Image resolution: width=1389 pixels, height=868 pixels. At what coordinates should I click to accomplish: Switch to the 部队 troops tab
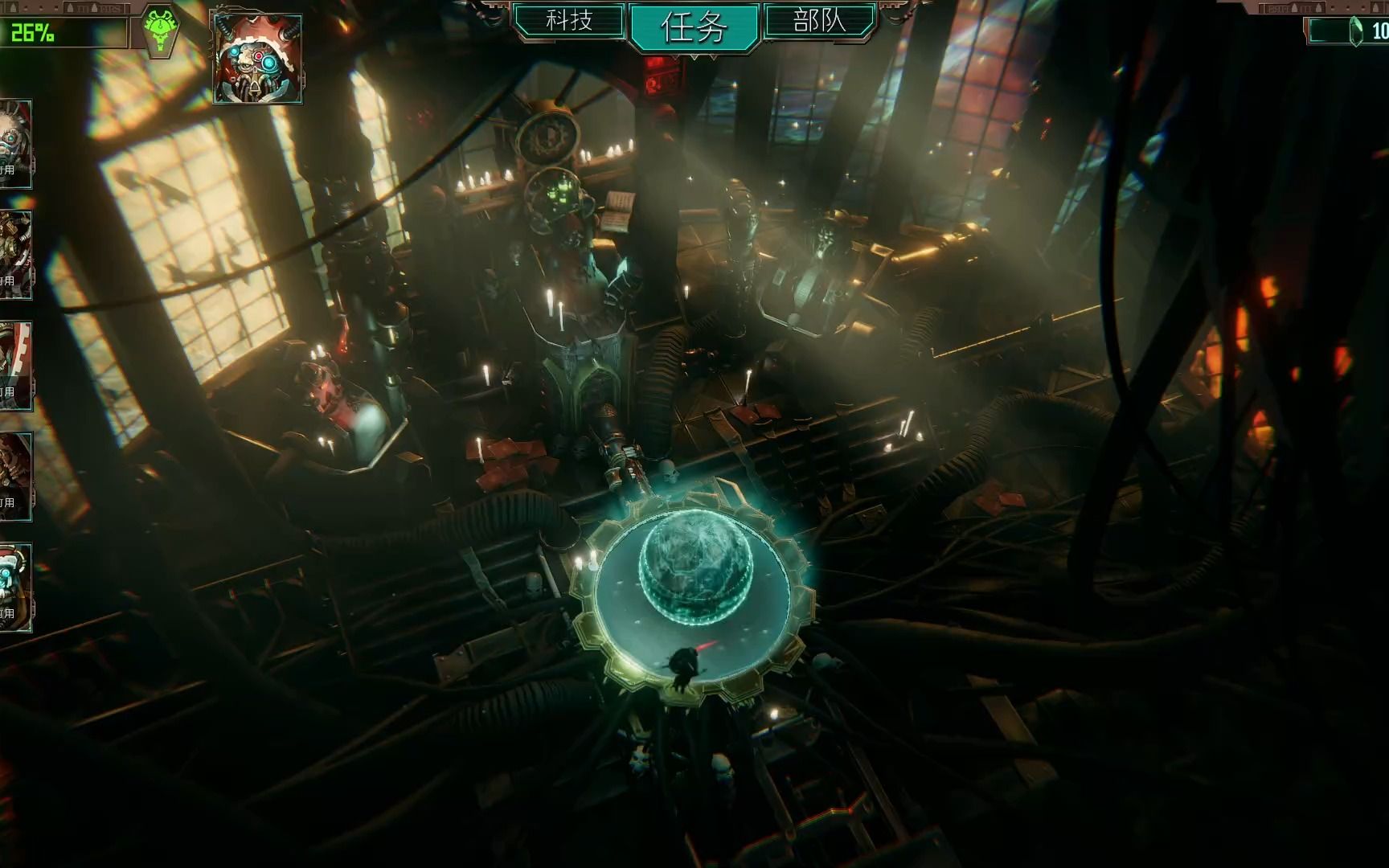[819, 21]
